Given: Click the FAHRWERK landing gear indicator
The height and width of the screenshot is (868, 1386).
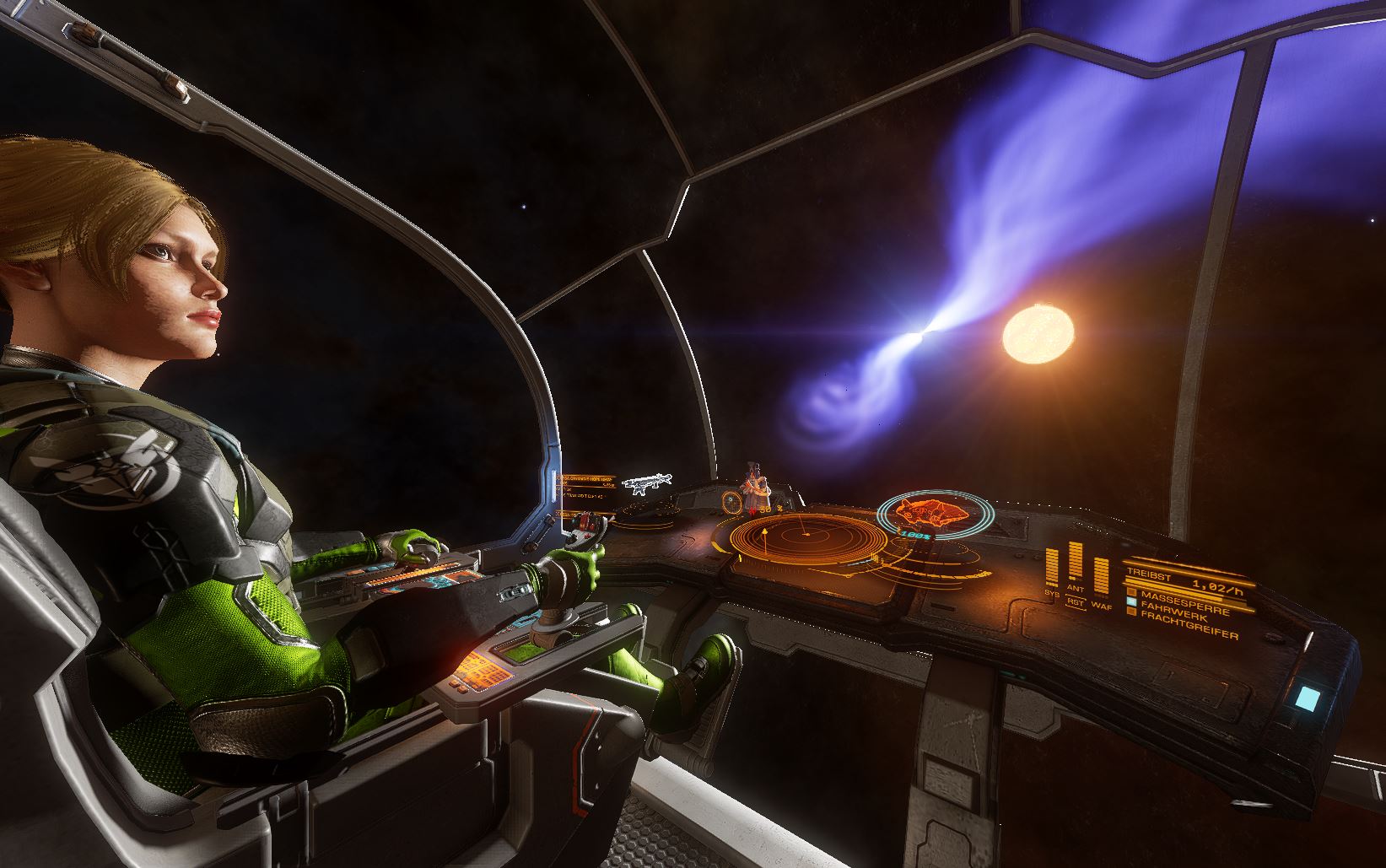Looking at the screenshot, I should tap(1173, 612).
